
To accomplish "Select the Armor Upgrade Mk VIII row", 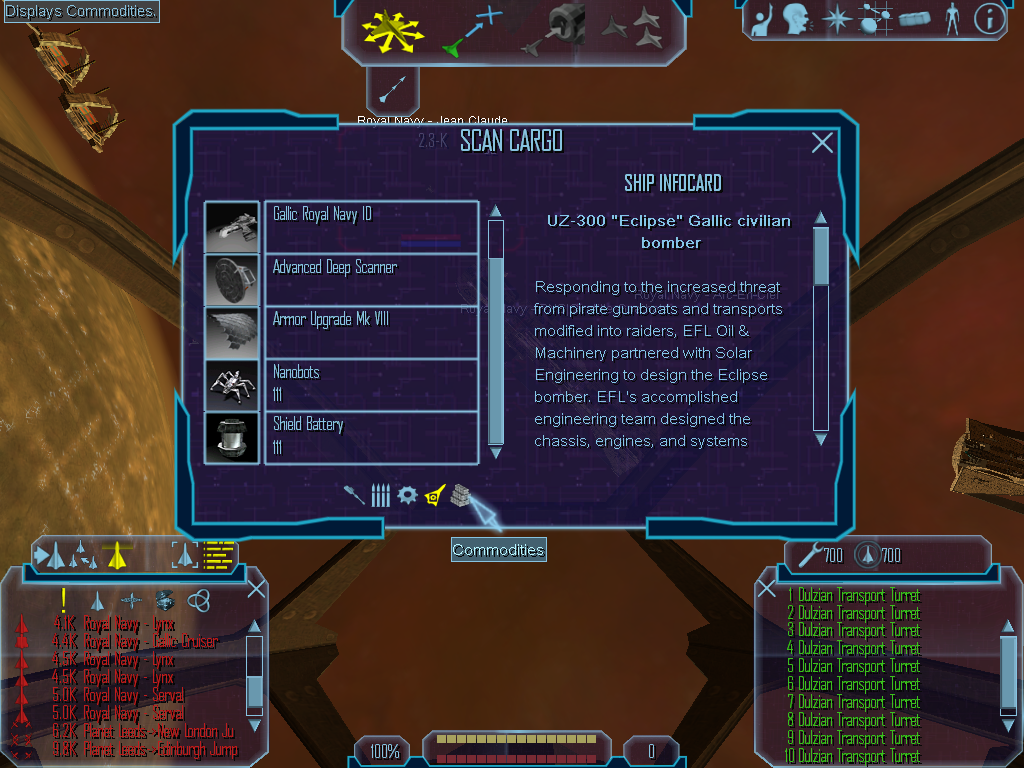I will click(371, 332).
